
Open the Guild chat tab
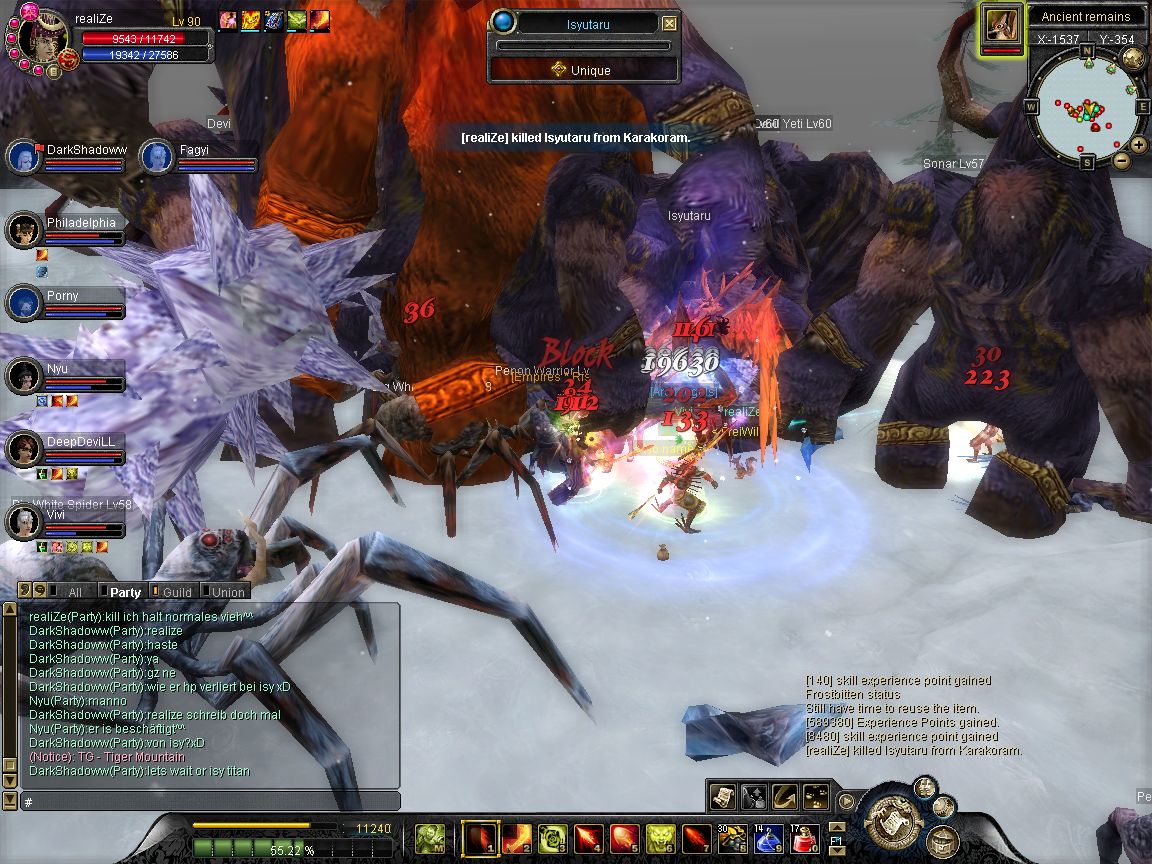coord(176,592)
